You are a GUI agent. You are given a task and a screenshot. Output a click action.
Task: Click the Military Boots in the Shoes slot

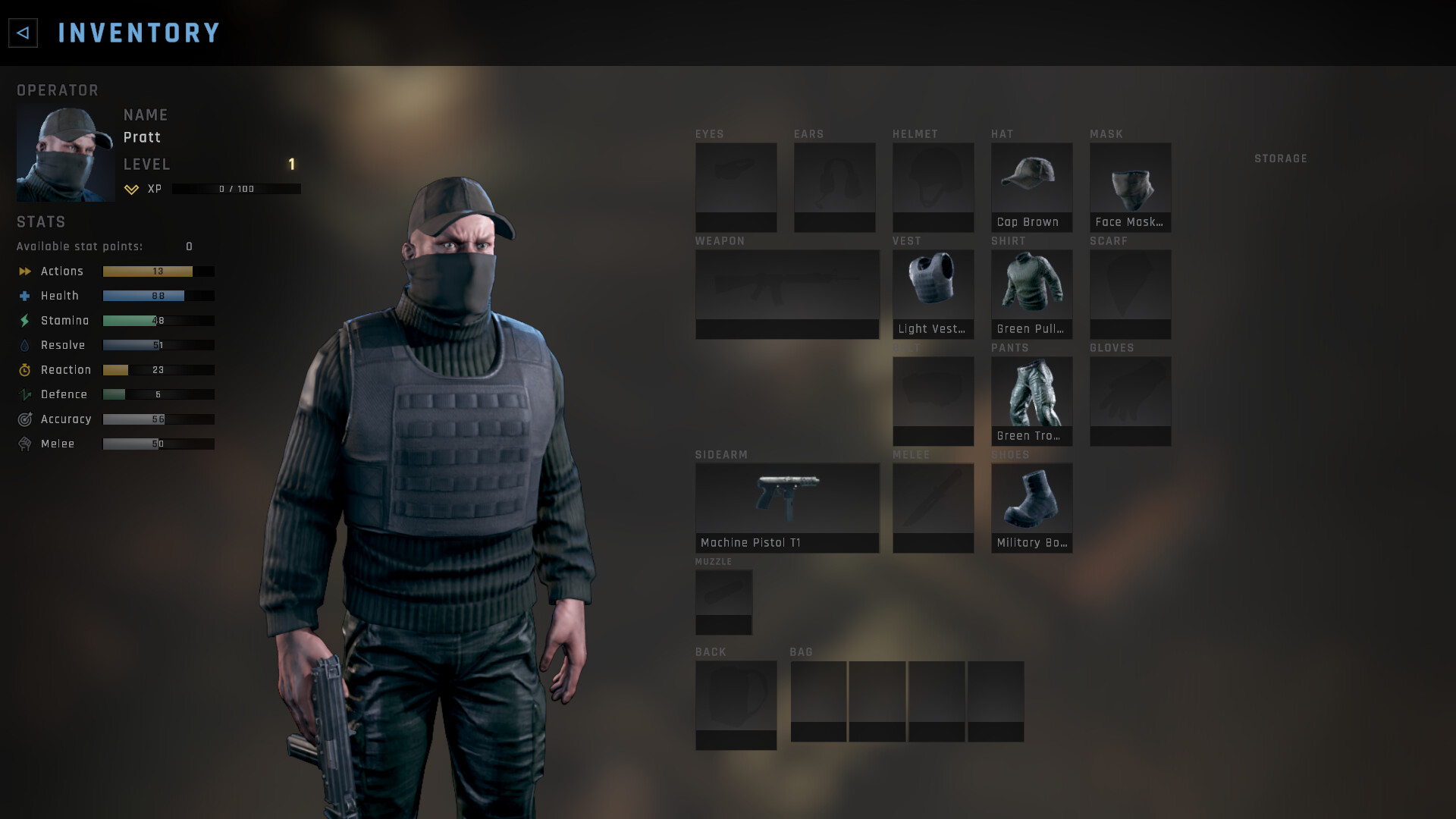pos(1031,500)
